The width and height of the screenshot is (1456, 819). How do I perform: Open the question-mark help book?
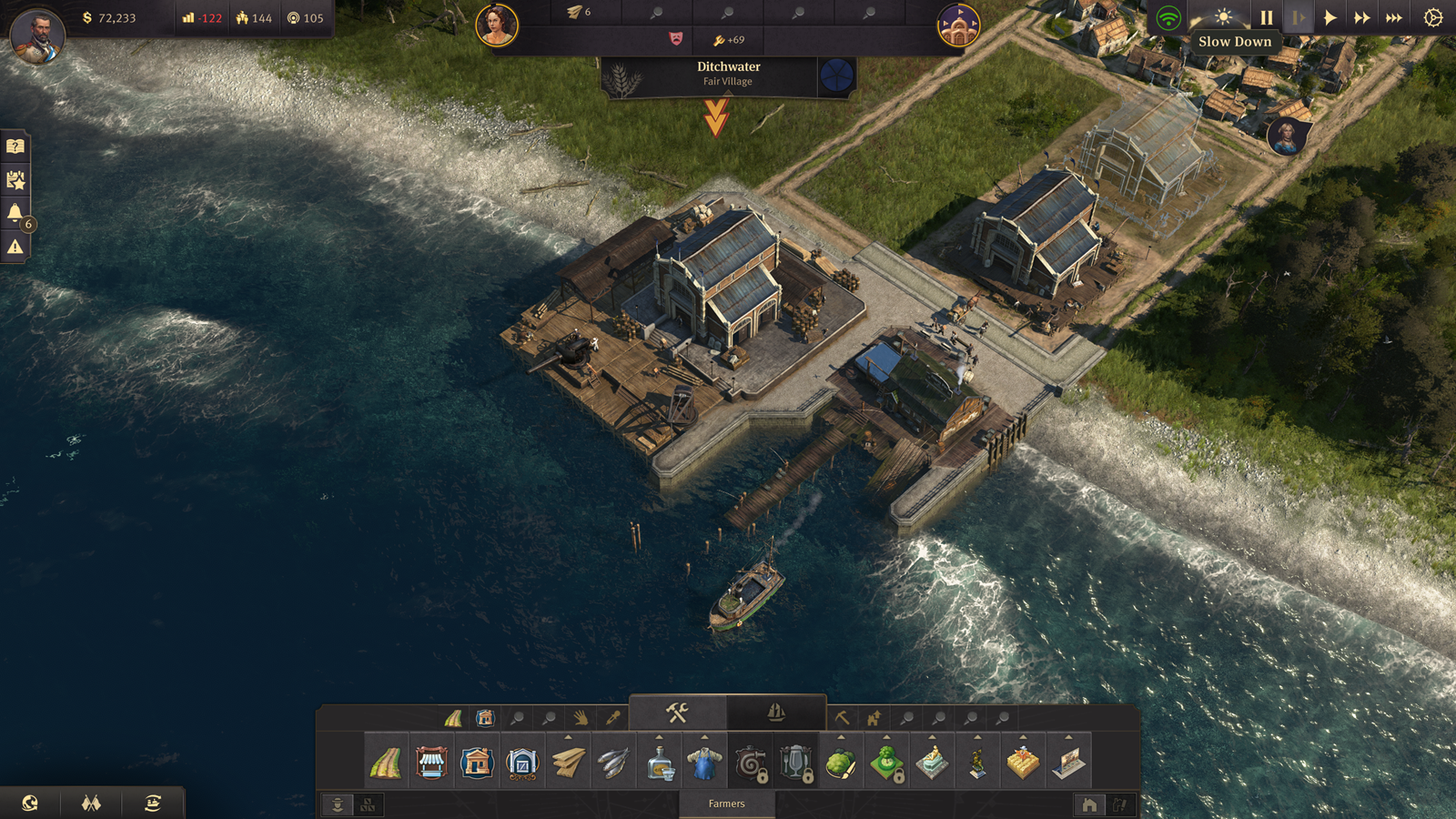[x=15, y=147]
